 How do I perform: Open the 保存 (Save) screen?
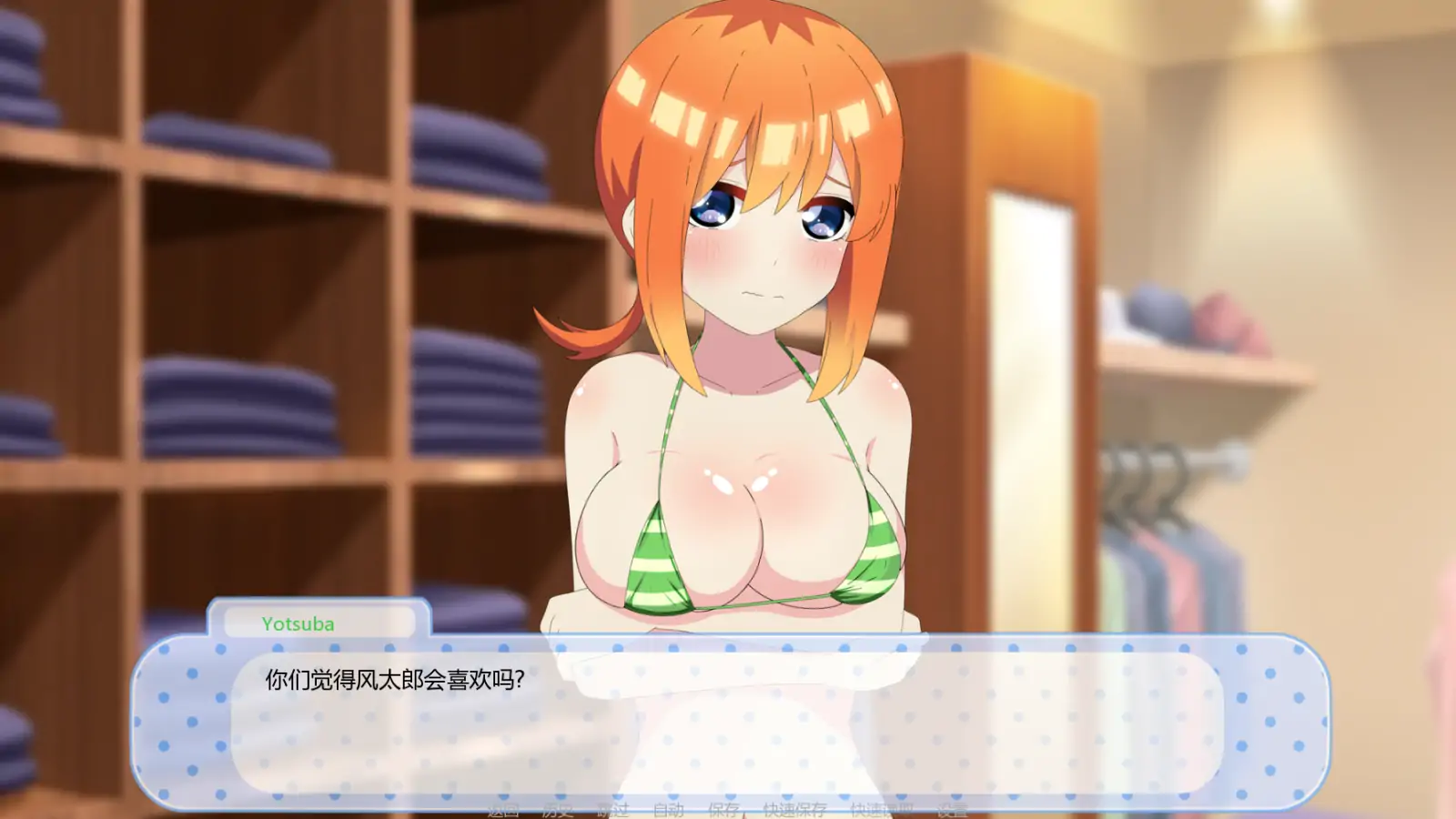(x=723, y=809)
